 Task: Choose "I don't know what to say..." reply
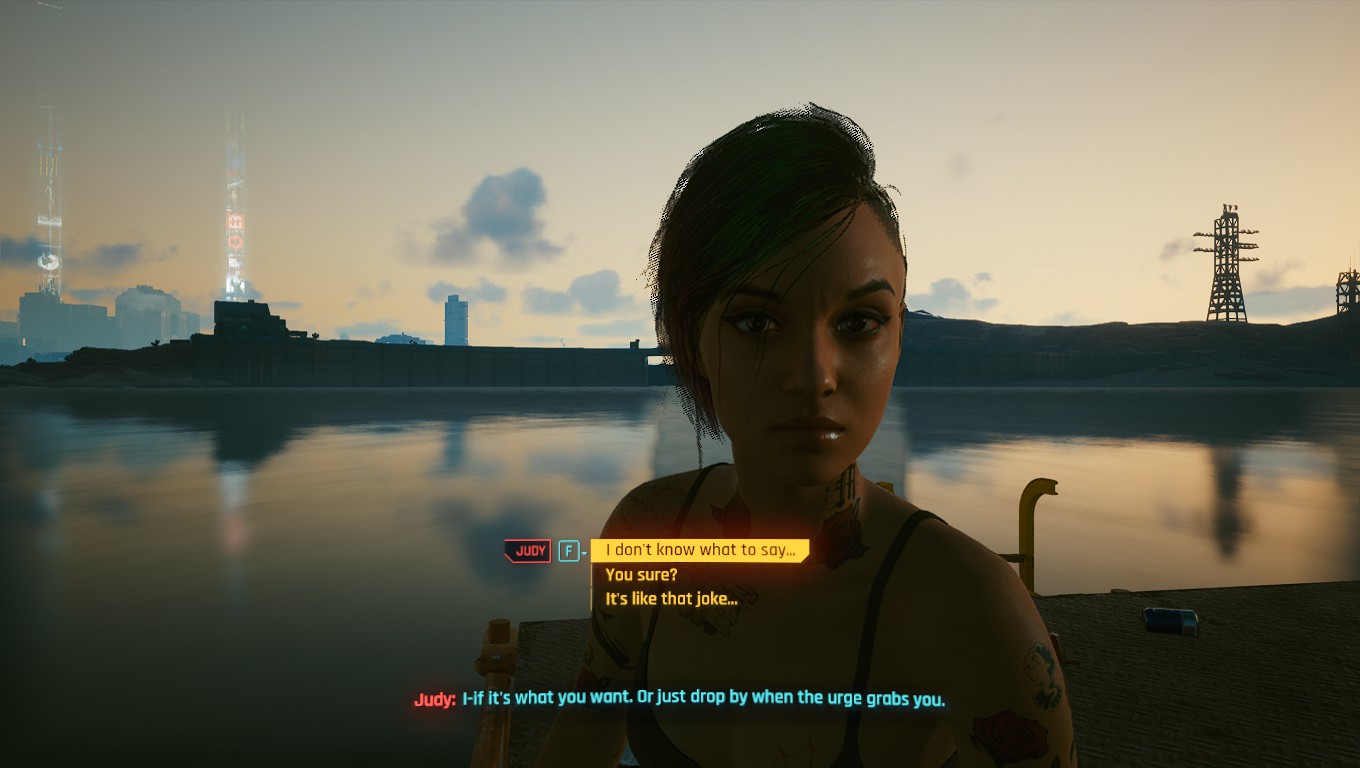point(699,550)
